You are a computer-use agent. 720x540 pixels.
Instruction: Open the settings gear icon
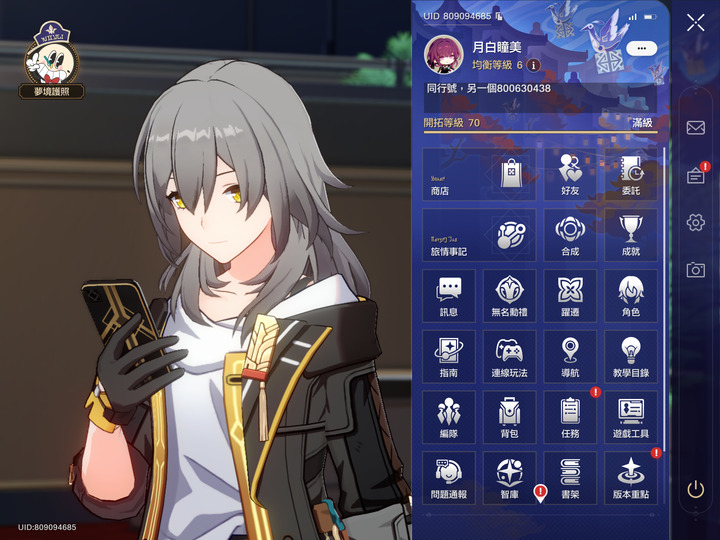pyautogui.click(x=695, y=222)
